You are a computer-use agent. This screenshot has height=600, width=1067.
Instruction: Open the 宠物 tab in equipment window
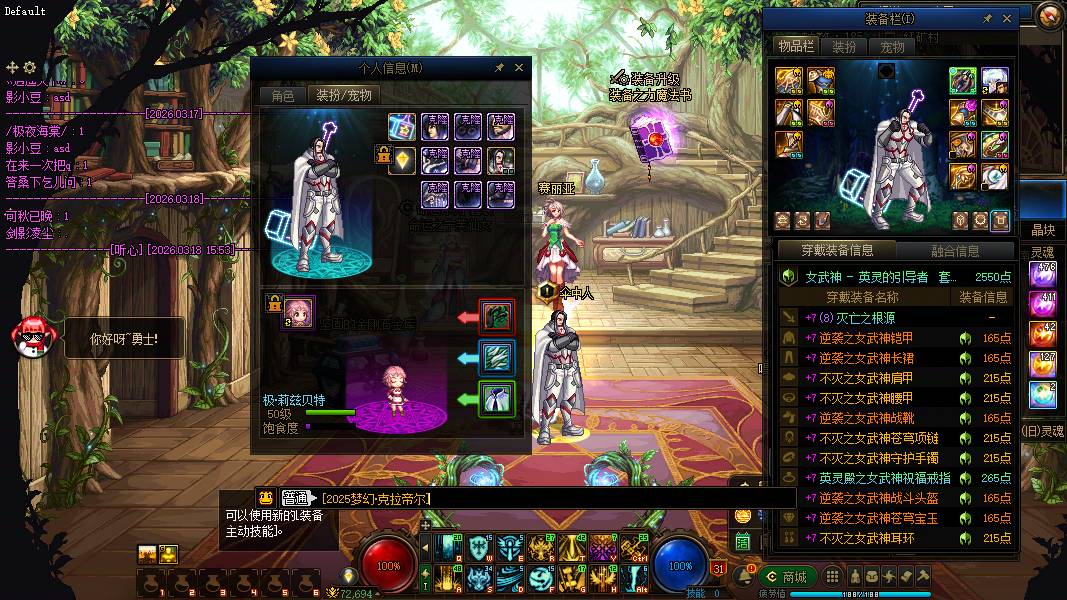[892, 47]
